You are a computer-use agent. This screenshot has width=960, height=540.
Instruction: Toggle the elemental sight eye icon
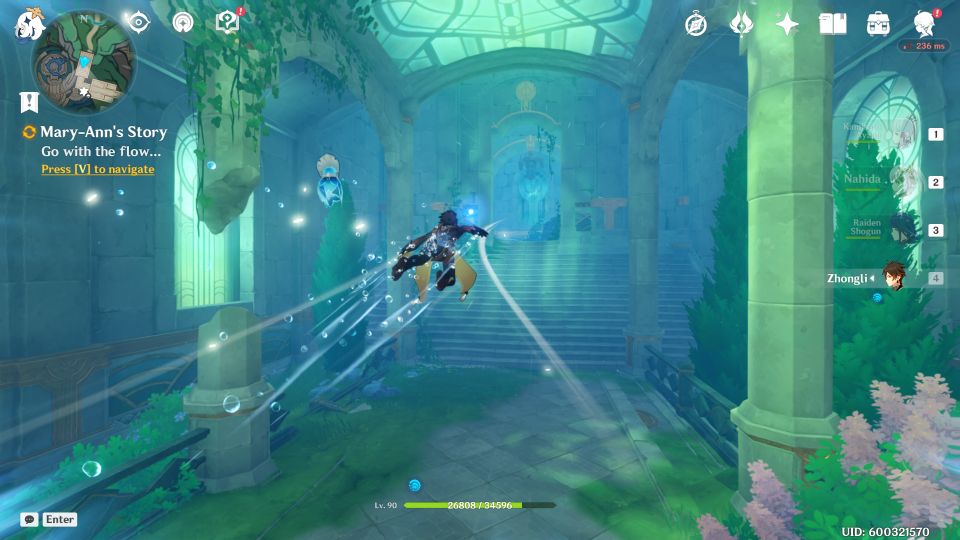point(138,22)
